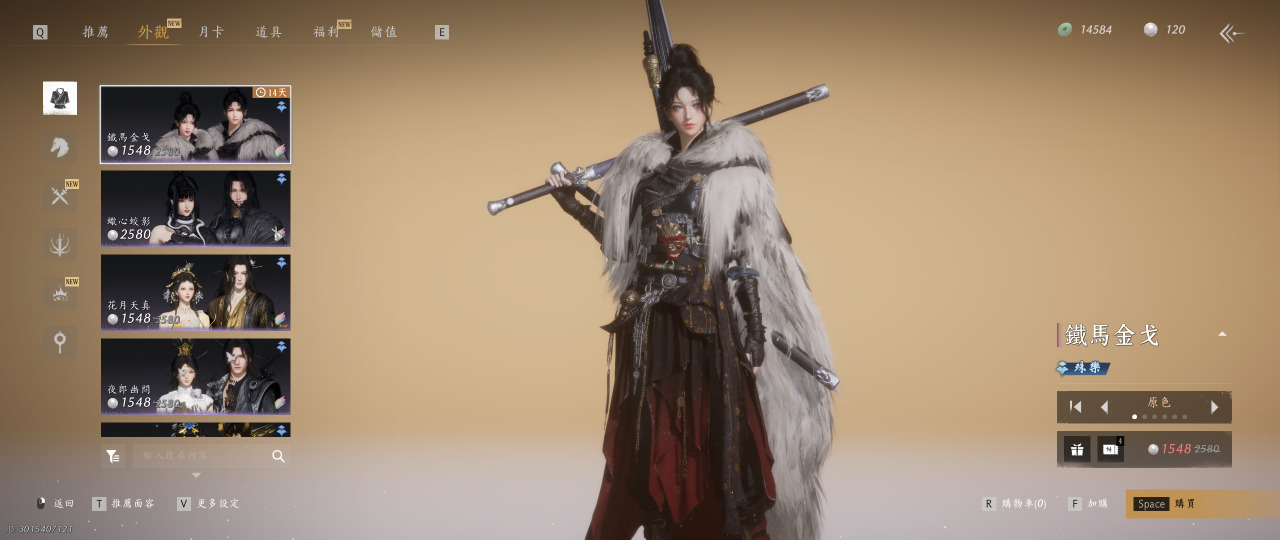1280x540 pixels.
Task: Click the magnifying glass search button
Action: (278, 456)
